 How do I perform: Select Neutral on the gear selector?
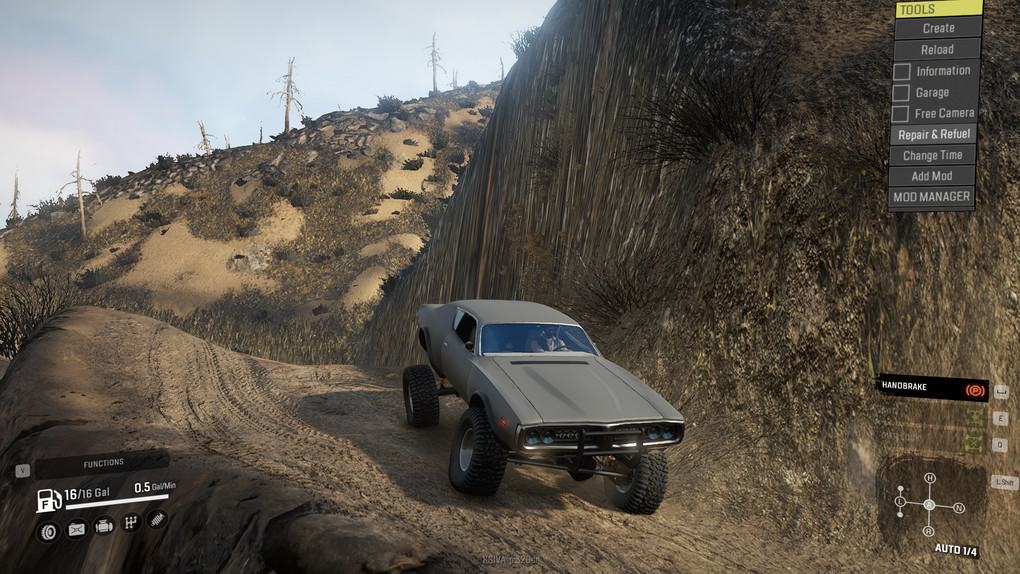959,507
